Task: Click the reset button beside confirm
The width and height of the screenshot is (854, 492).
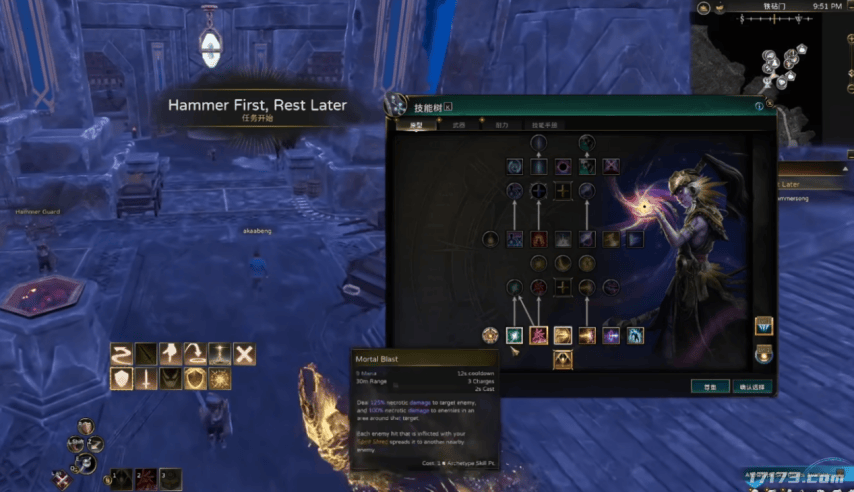Action: pyautogui.click(x=709, y=386)
